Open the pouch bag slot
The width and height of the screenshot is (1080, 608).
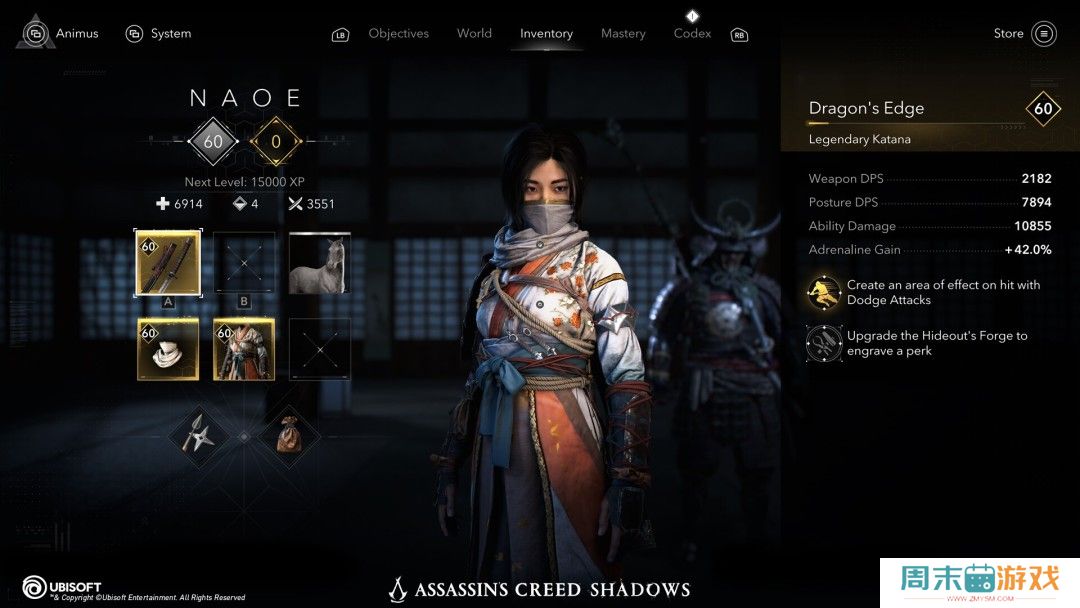click(x=289, y=435)
